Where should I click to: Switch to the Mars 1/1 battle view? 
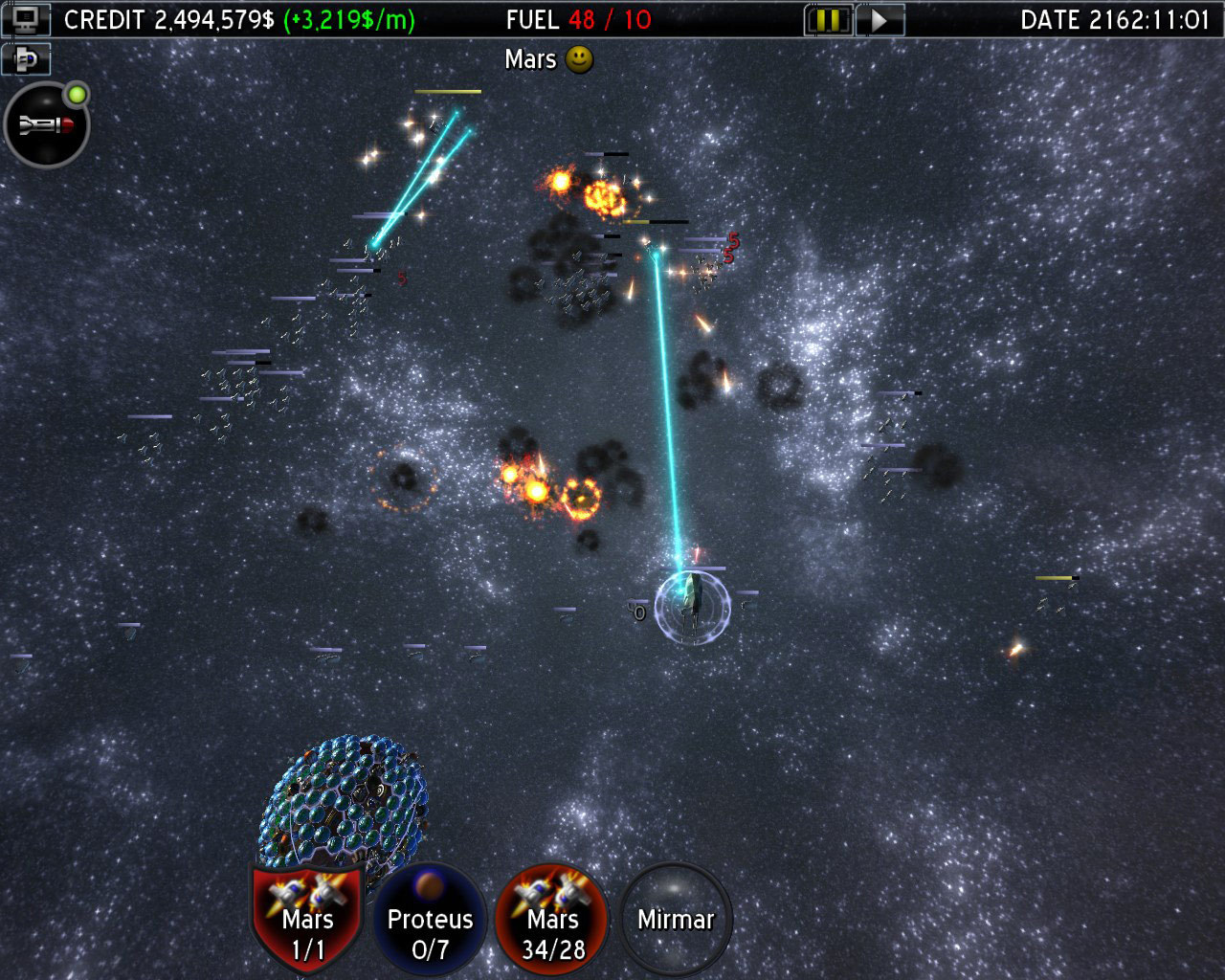[305, 921]
